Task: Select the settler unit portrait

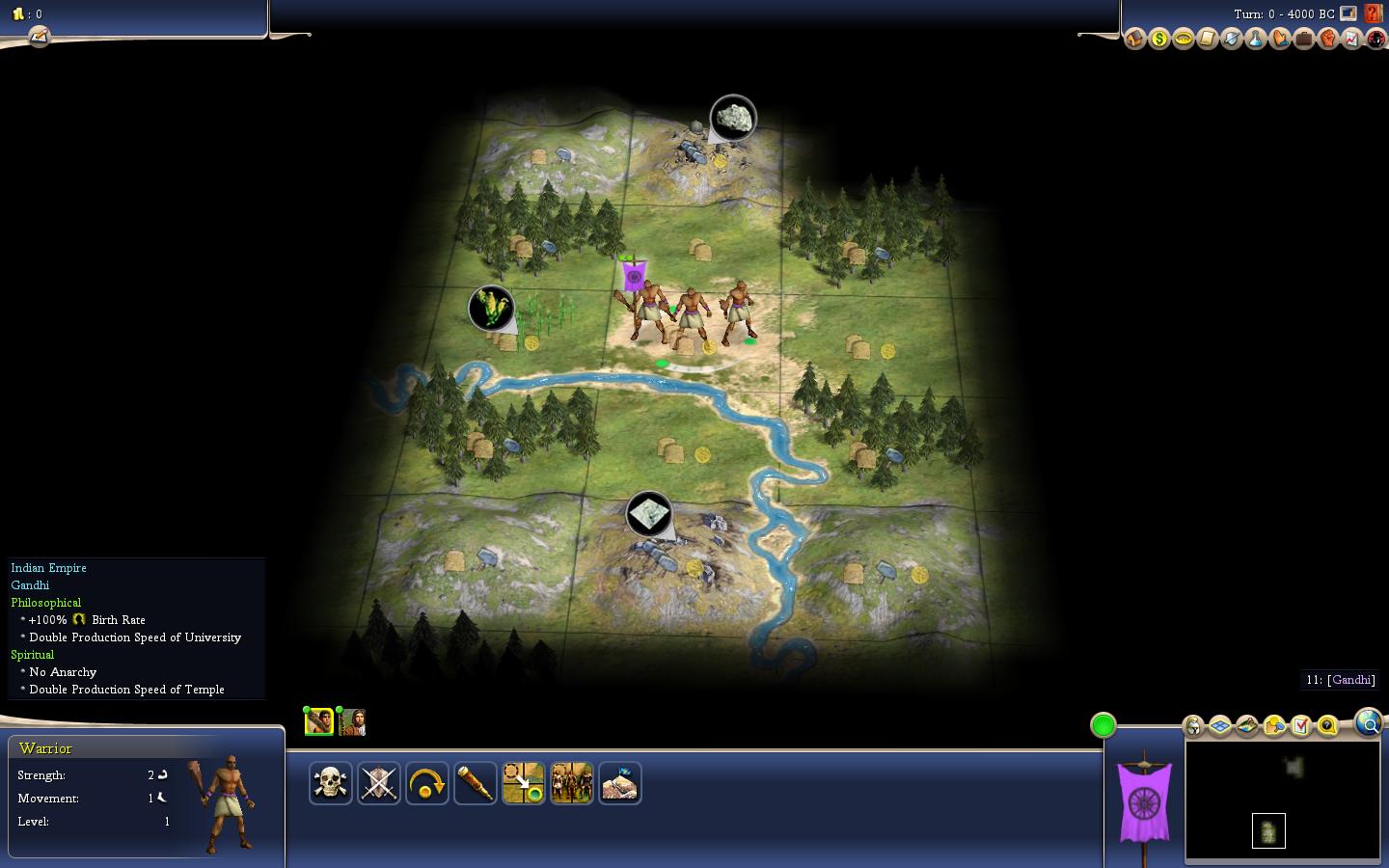Action: point(352,721)
